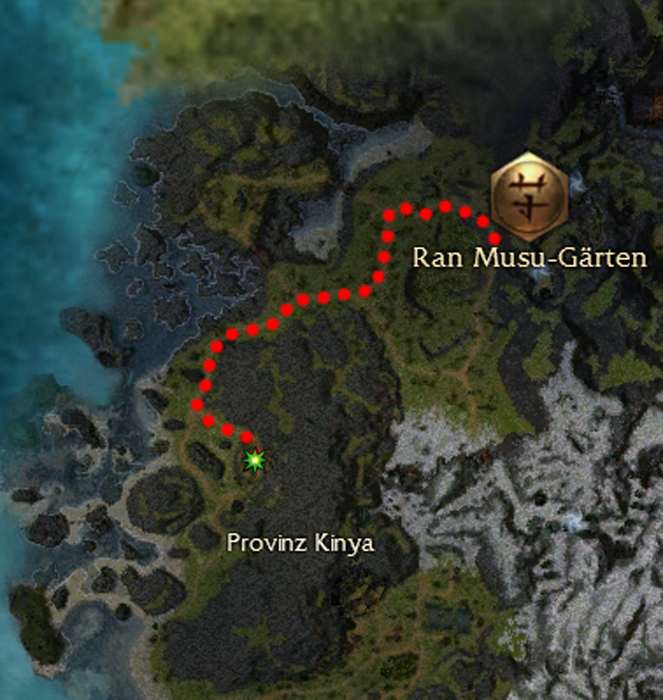Select the Ran Musu-Gärten outpost marker
Screen dimensions: 663x700
click(528, 191)
